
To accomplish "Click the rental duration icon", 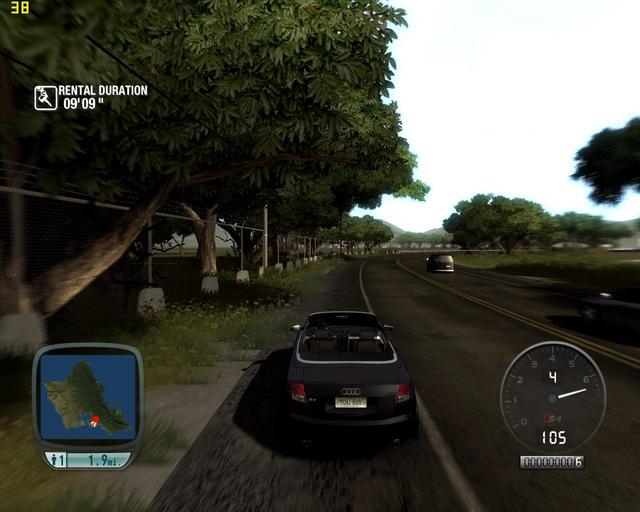I will (45, 97).
